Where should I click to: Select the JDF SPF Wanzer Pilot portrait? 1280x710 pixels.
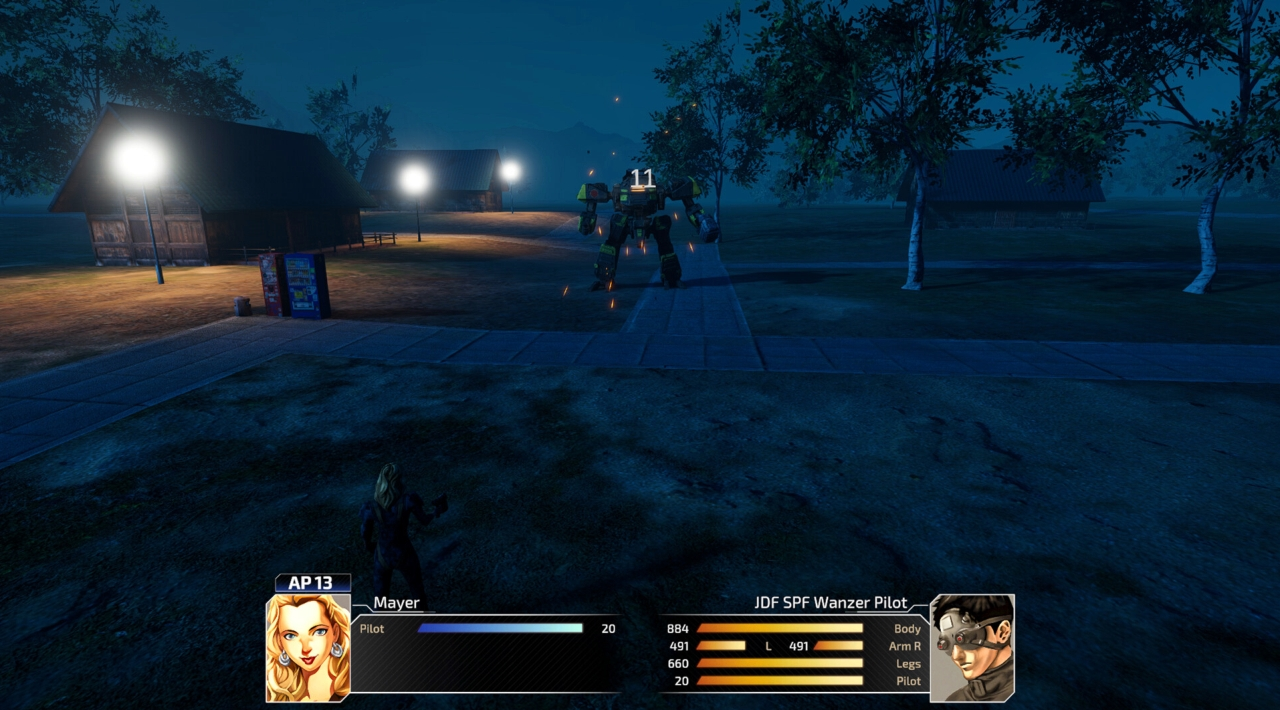(972, 647)
